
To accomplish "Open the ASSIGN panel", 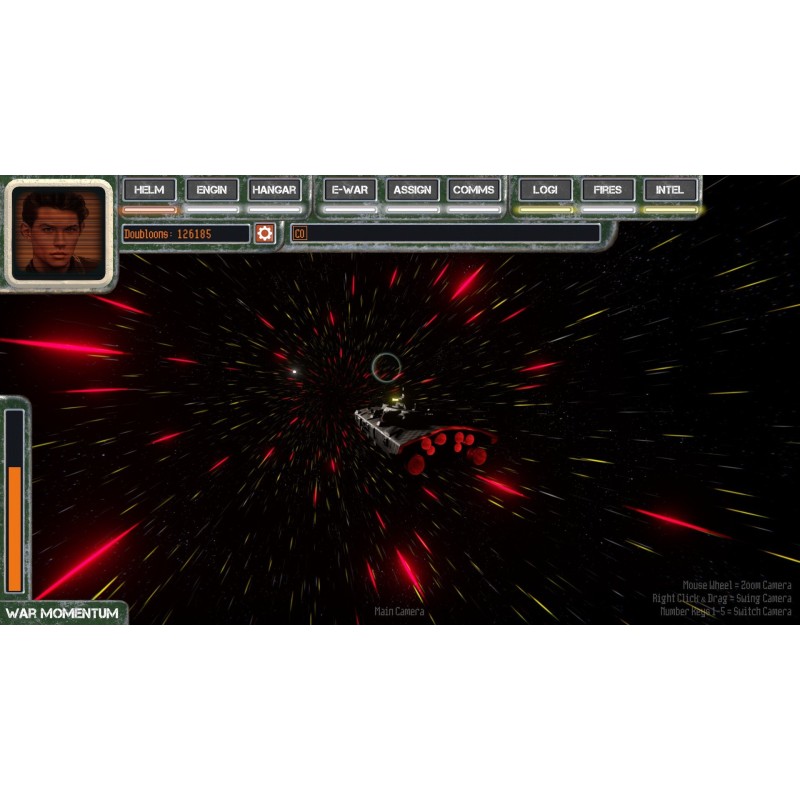I will (412, 190).
